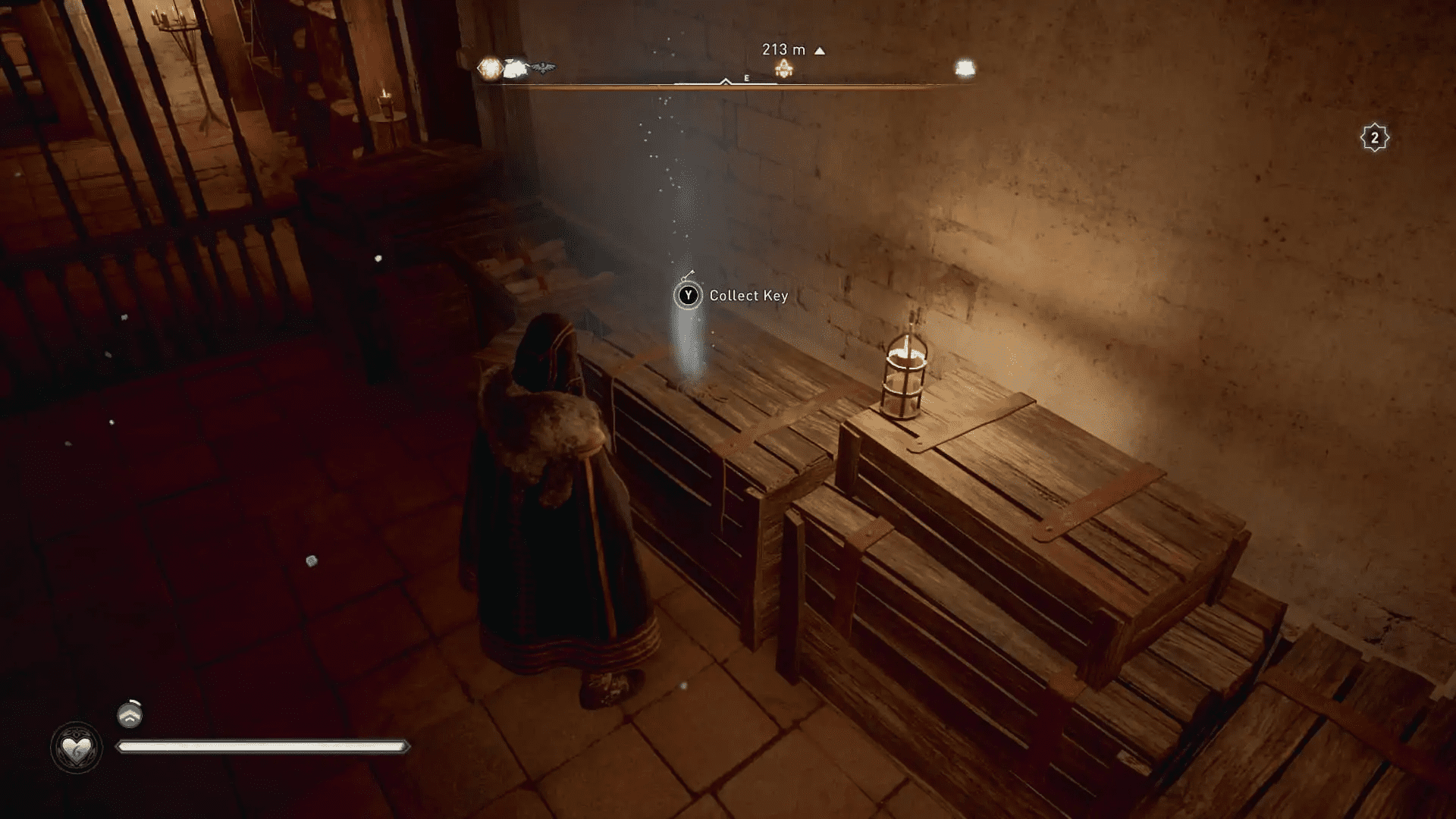
Task: Select the orange diamond marker on the compass
Action: (x=488, y=66)
